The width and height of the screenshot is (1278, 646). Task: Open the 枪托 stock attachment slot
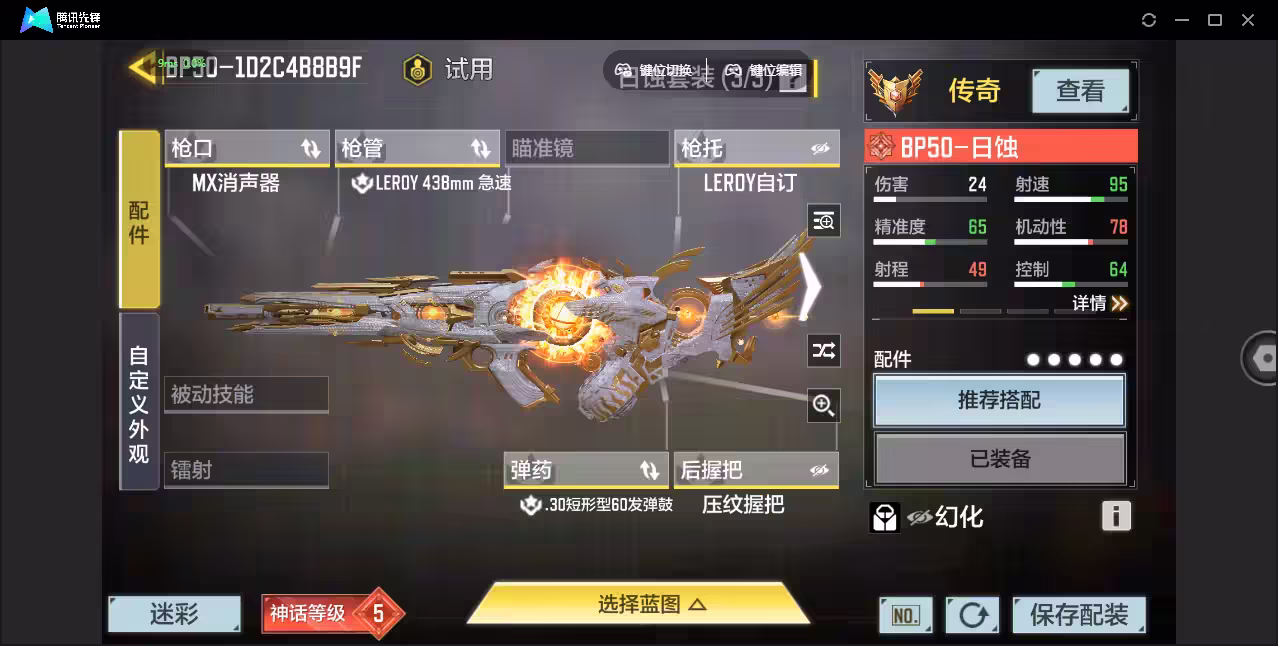756,148
